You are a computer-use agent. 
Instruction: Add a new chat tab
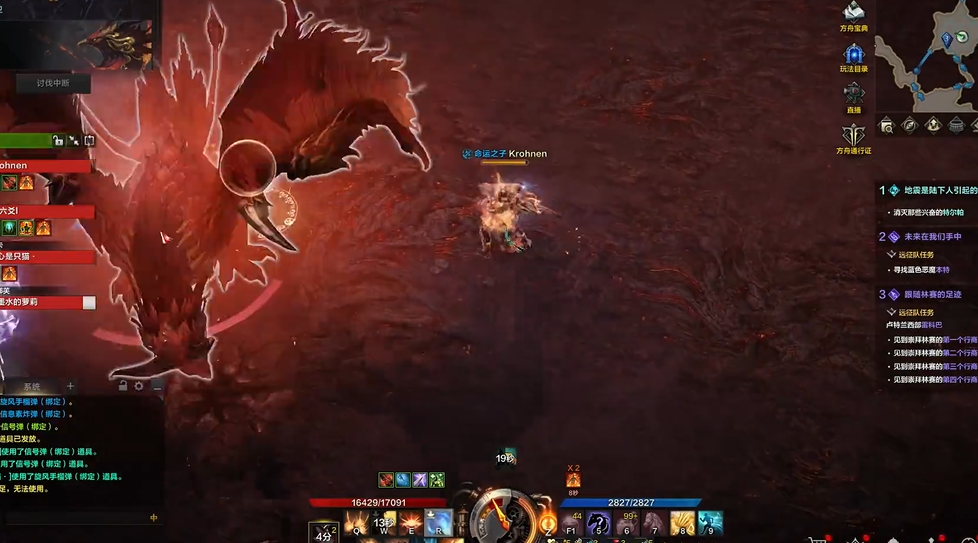pos(70,386)
